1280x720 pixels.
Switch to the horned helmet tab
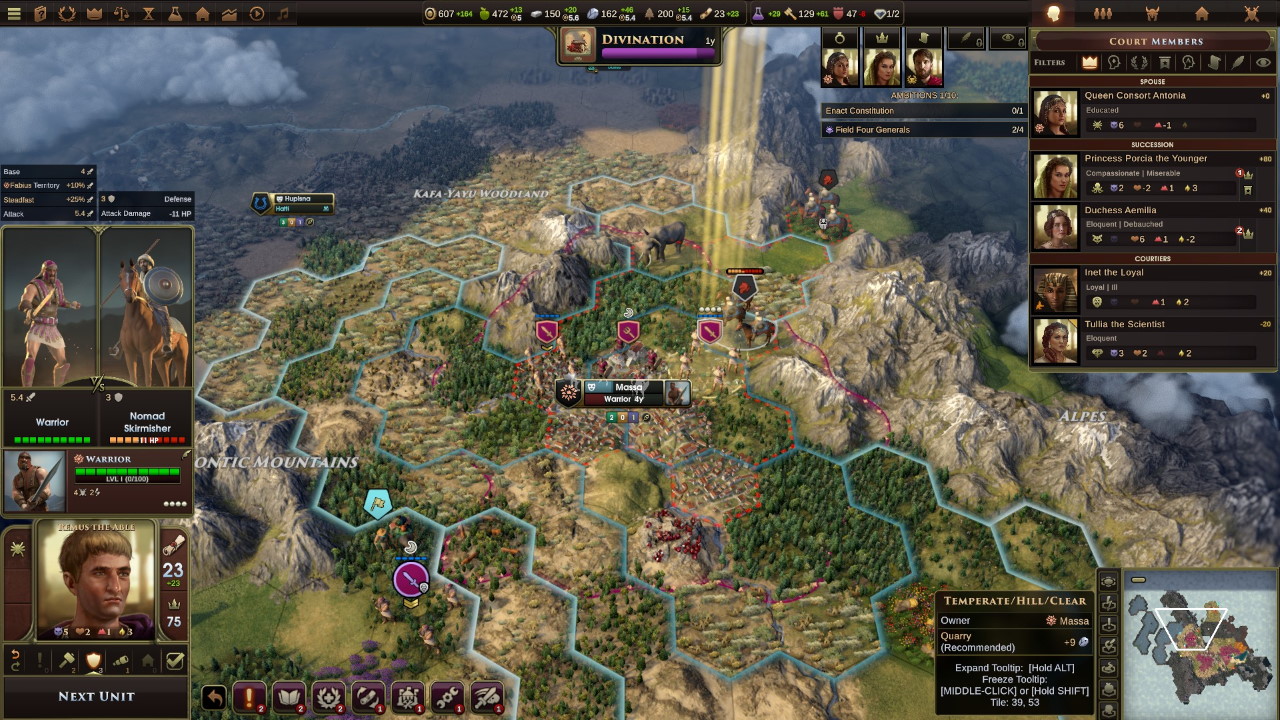pos(1152,14)
